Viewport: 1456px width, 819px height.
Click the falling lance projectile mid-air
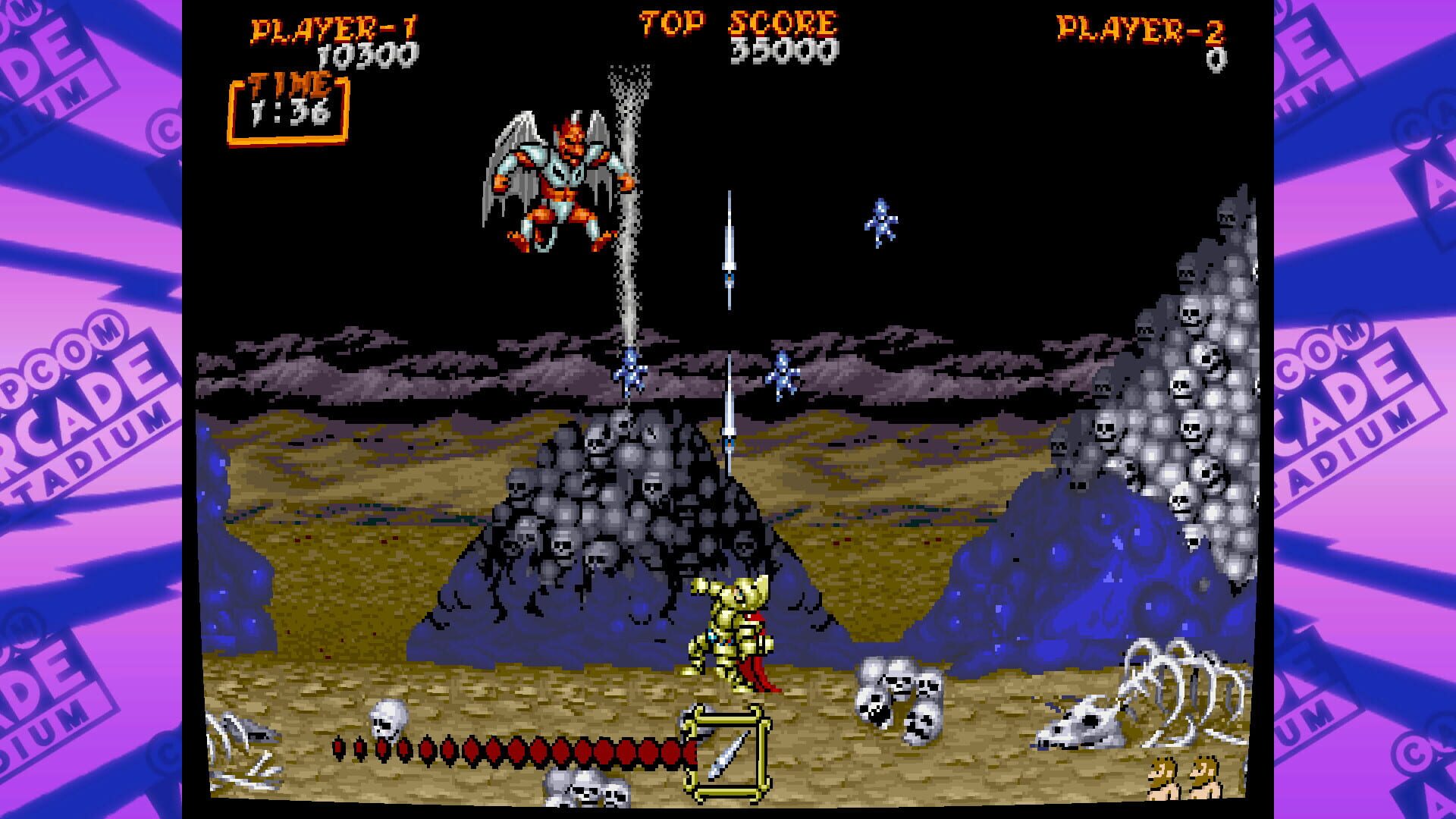[730, 250]
